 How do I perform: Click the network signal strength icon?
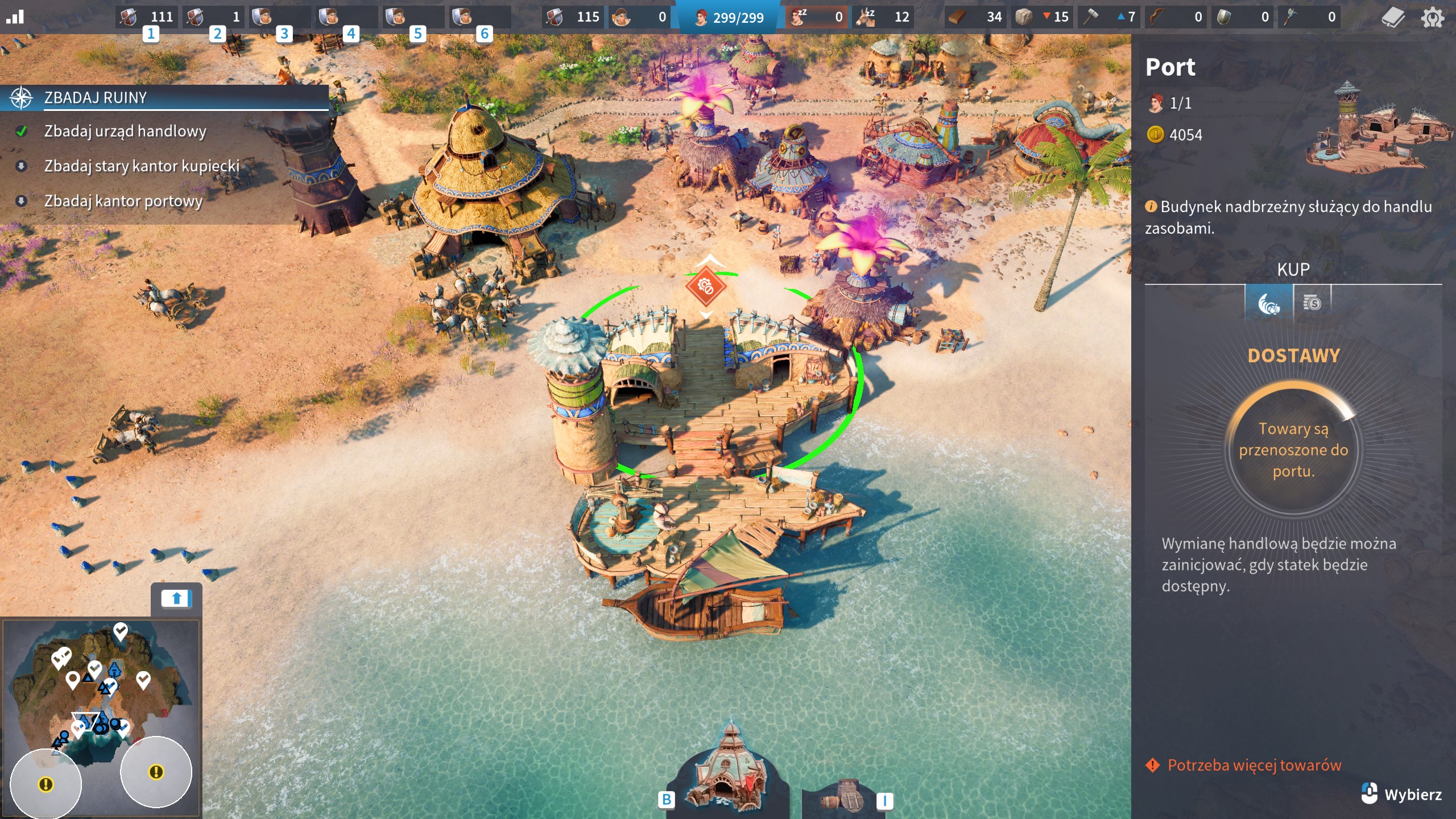click(x=15, y=17)
